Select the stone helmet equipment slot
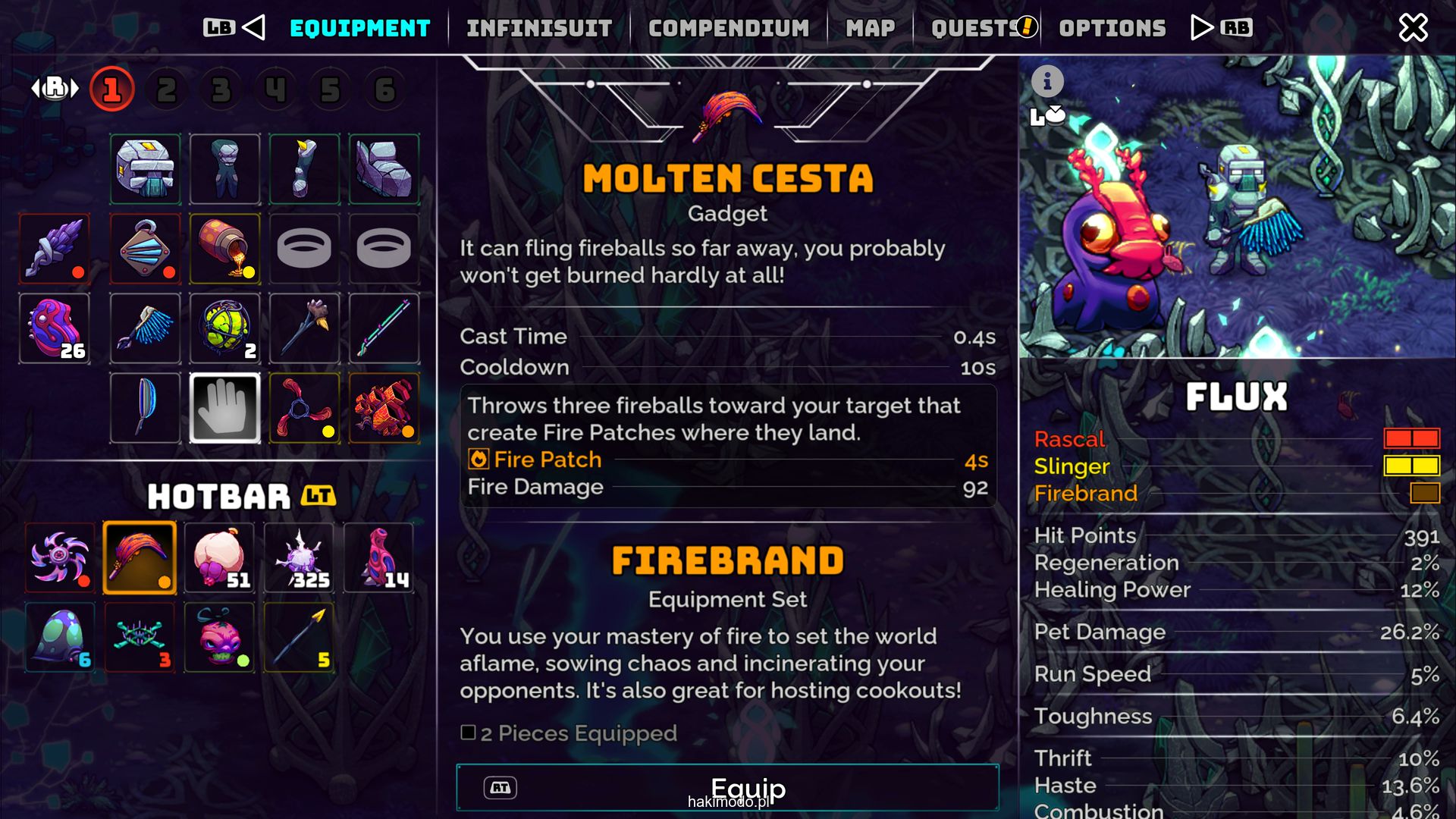This screenshot has width=1456, height=819. click(145, 169)
